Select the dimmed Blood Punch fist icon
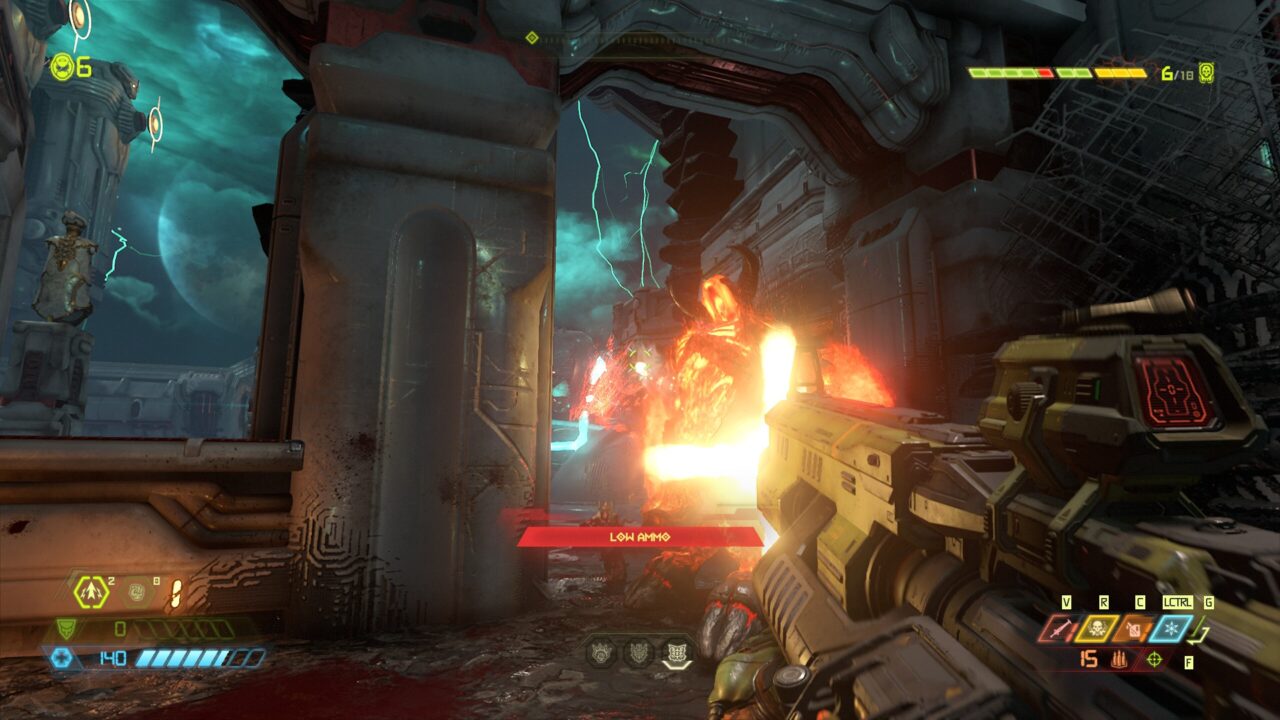 pos(137,592)
